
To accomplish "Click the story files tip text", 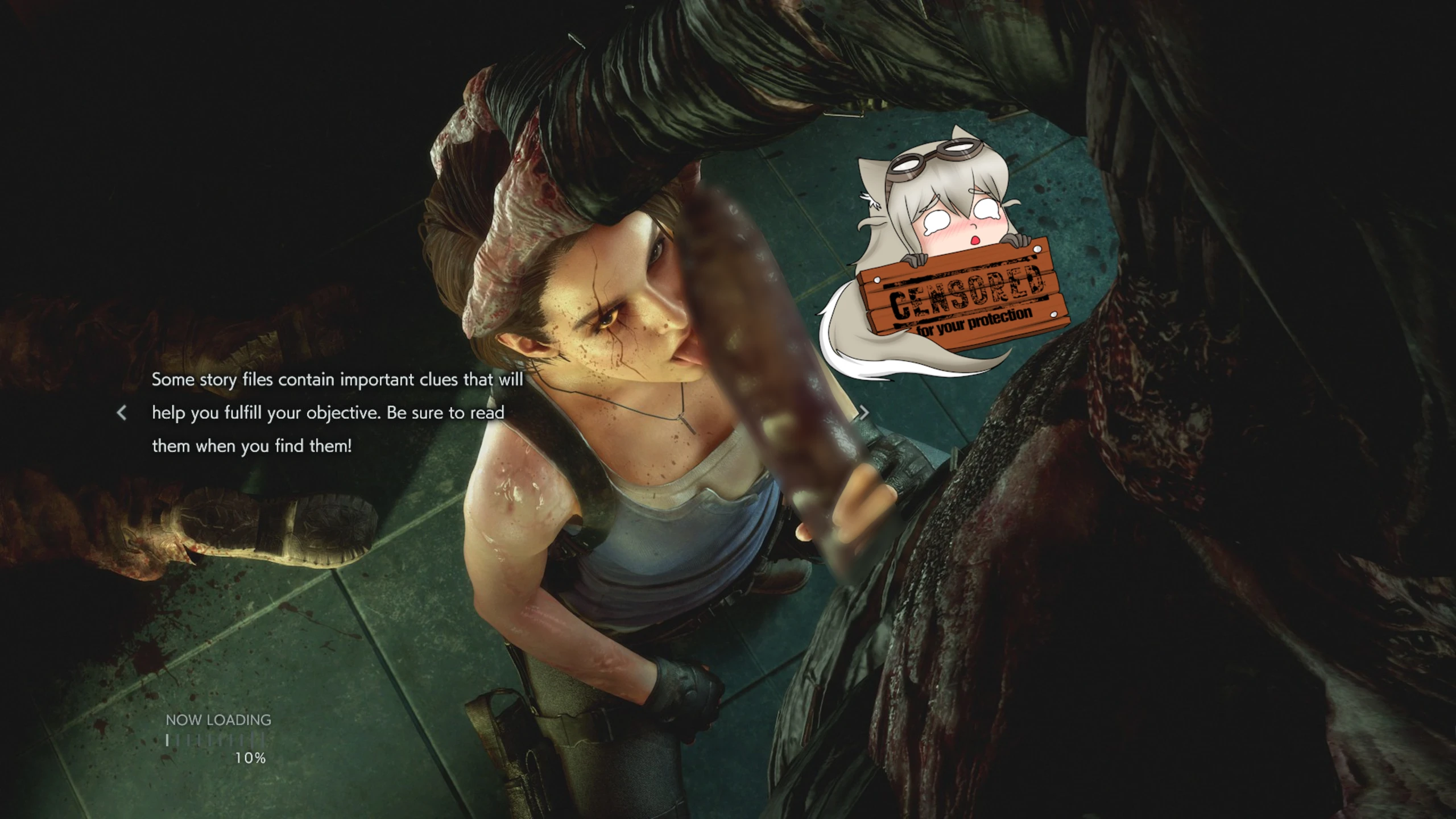I will tap(338, 412).
